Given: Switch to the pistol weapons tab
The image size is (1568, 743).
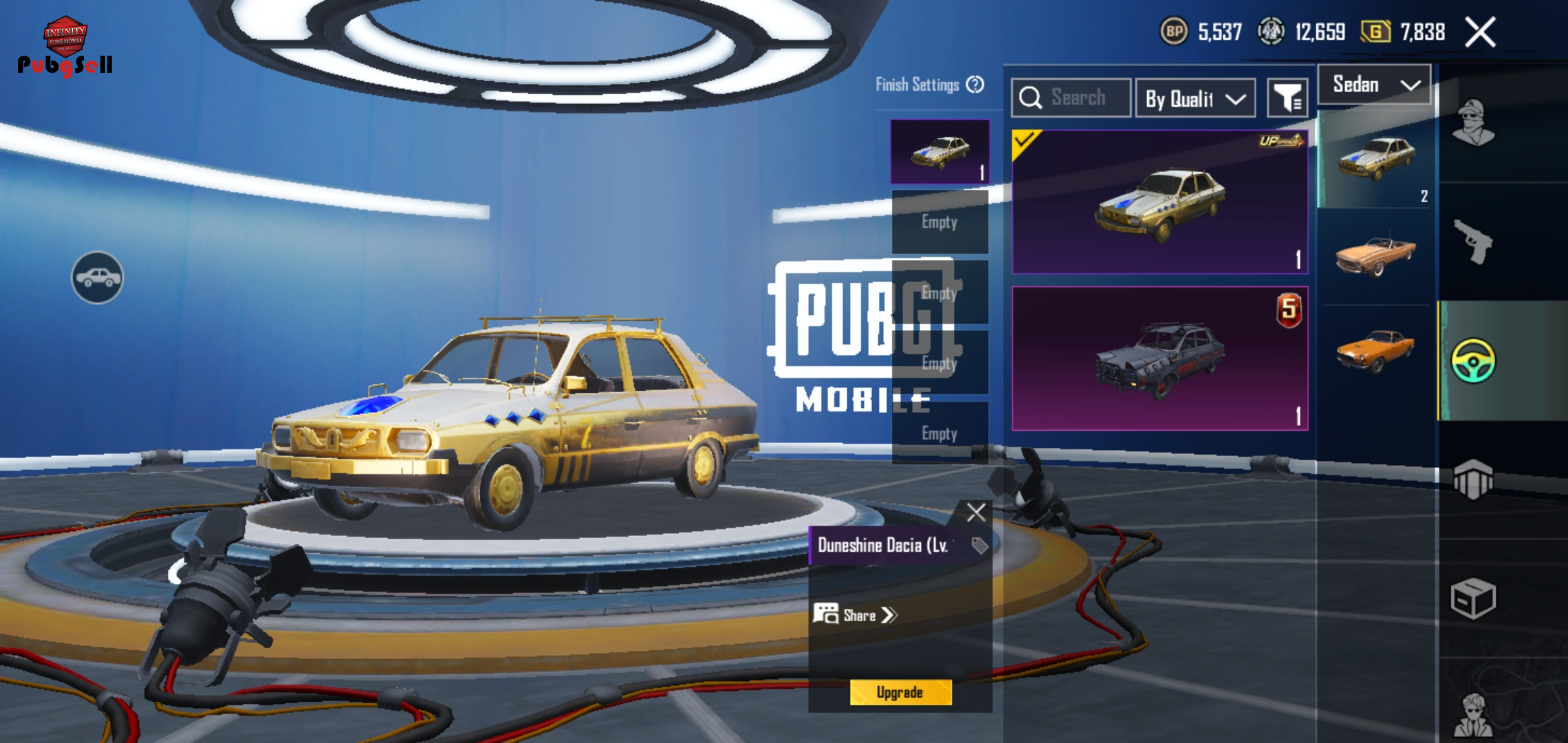Looking at the screenshot, I should (x=1472, y=241).
